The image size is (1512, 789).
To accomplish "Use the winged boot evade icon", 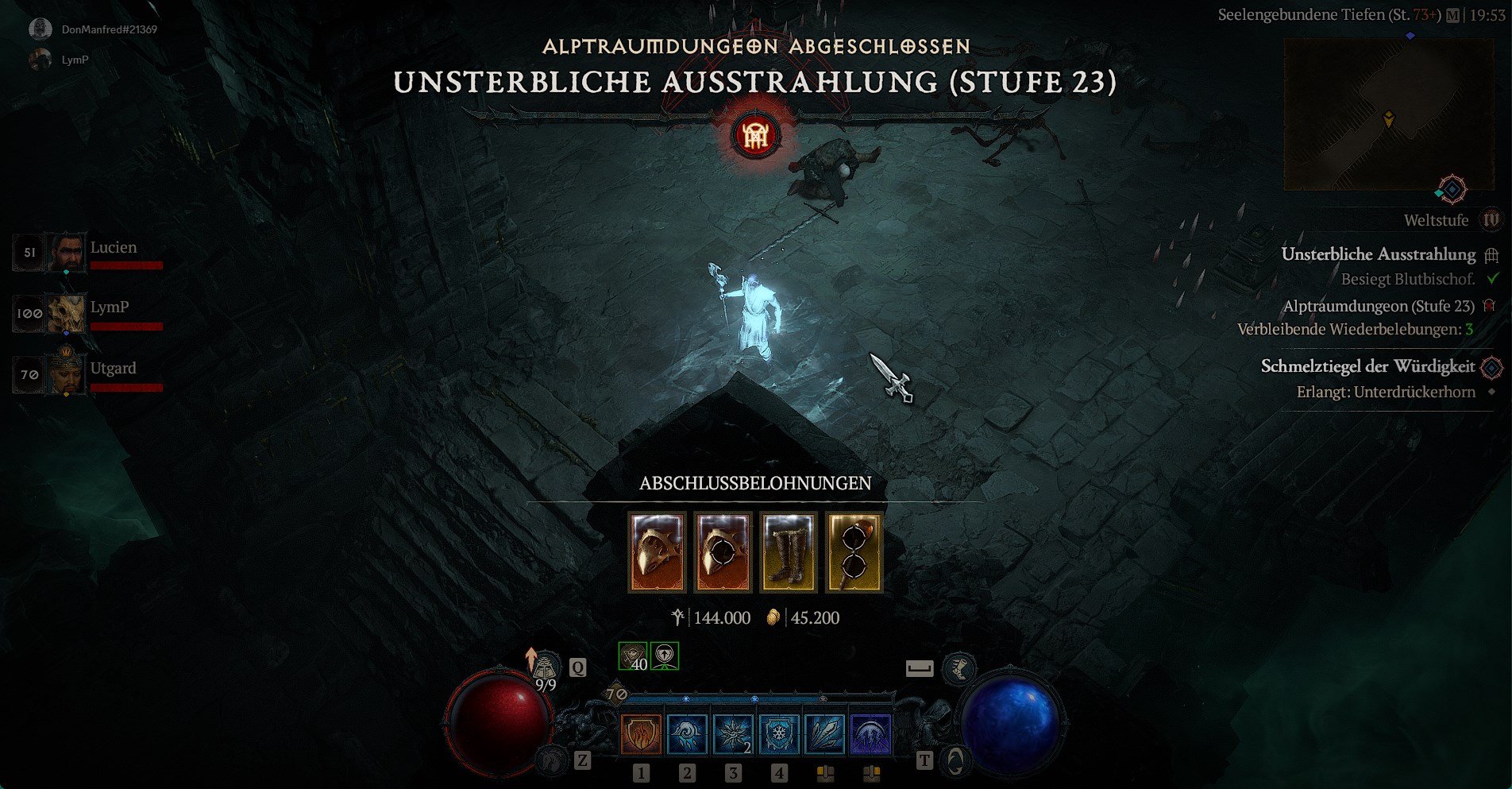I will 958,668.
